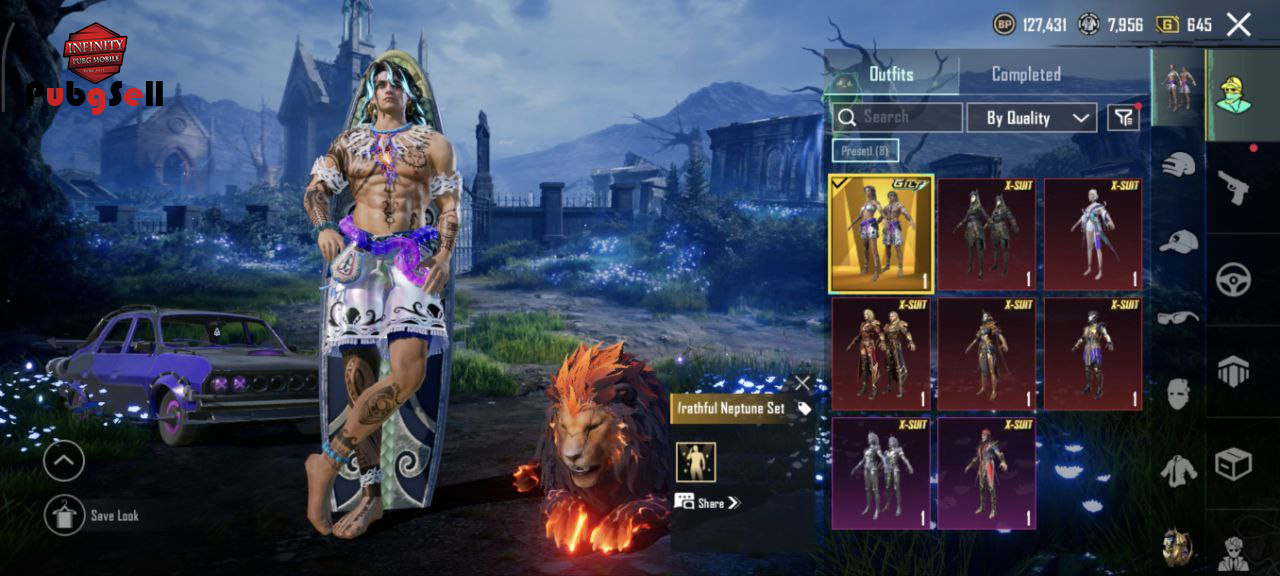Share the Wrathful Neptune Set
Viewport: 1280px width, 576px height.
[x=708, y=502]
